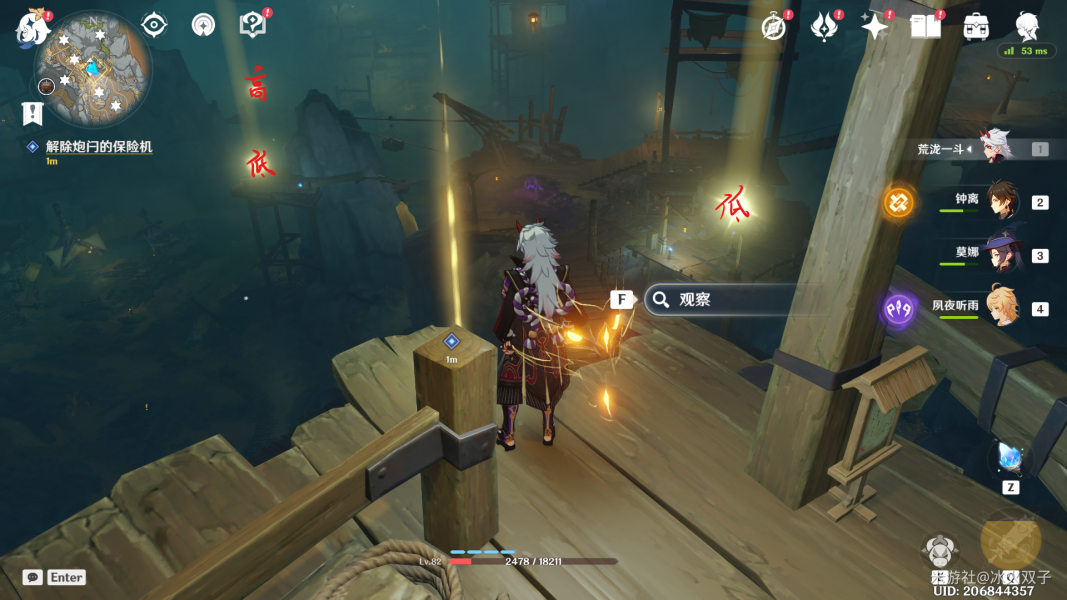Switch to party member 钟离
Viewport: 1067px width, 600px height.
tap(1003, 201)
